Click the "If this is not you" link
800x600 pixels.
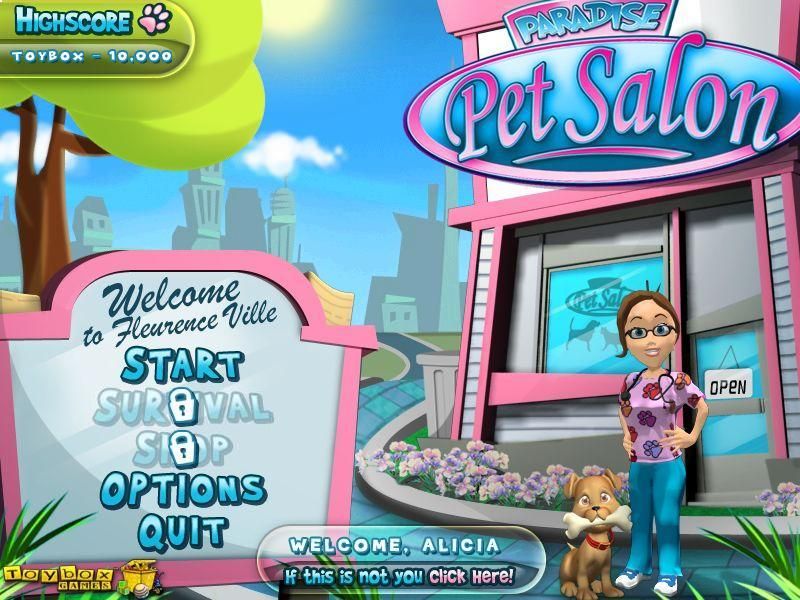tap(399, 576)
